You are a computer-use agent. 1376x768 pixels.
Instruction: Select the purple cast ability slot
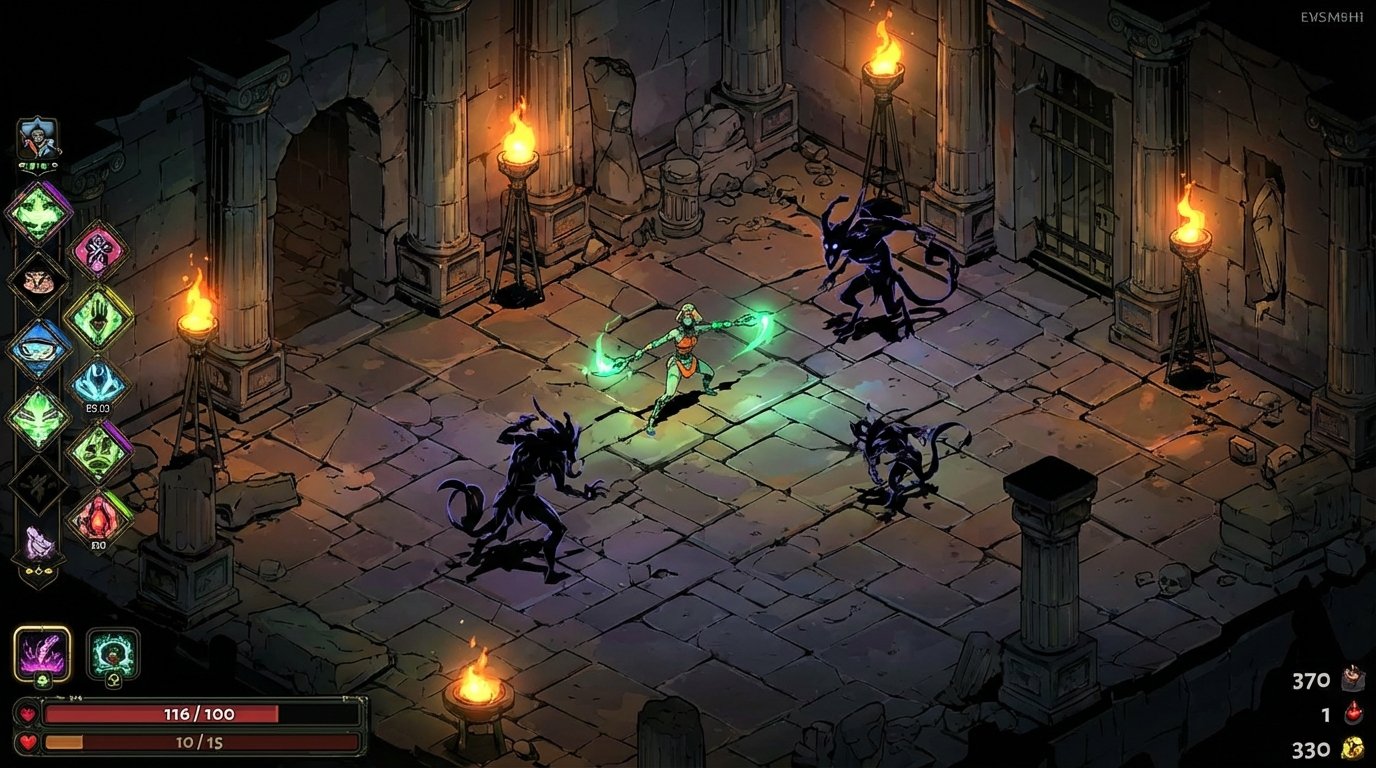click(44, 654)
